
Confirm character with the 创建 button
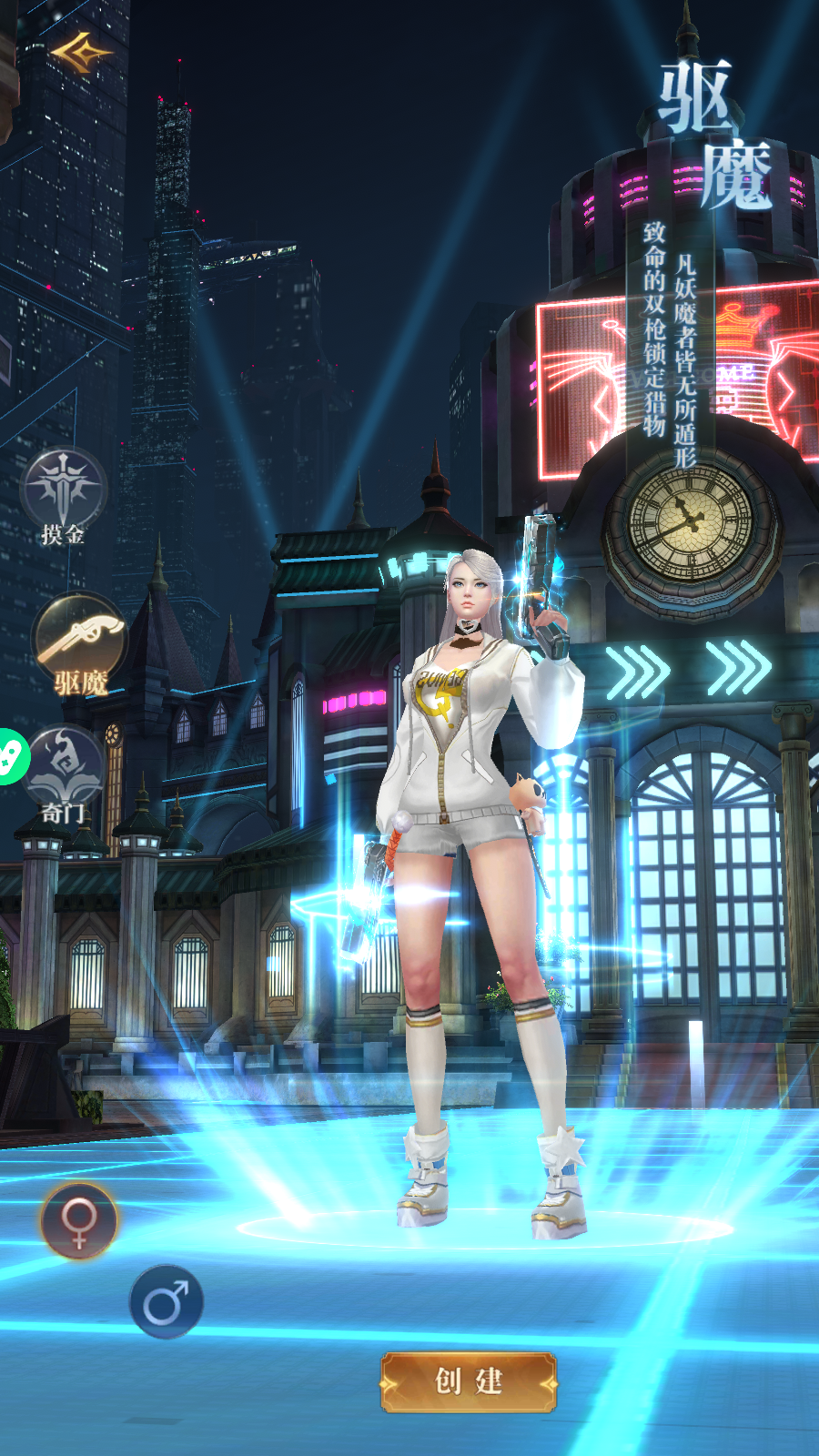tap(468, 1381)
